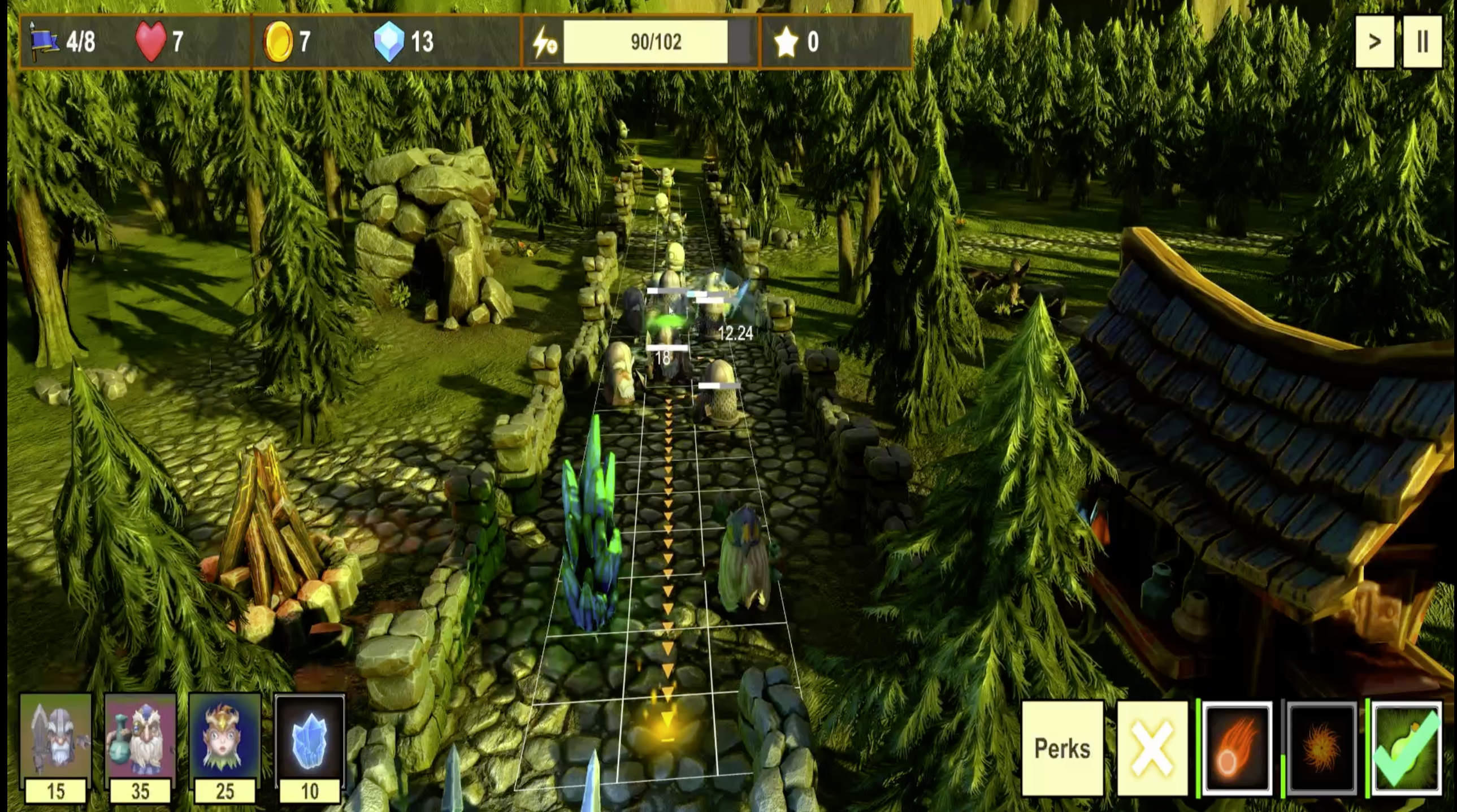Cancel with the X button

pyautogui.click(x=1152, y=748)
